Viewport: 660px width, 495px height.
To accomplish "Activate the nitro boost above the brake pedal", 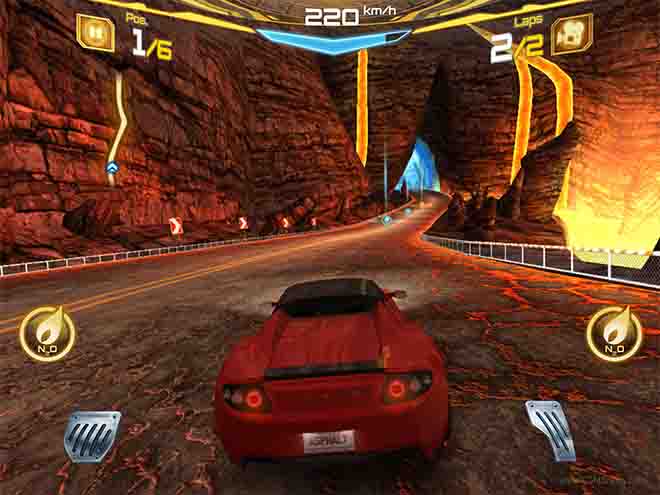I will point(47,333).
